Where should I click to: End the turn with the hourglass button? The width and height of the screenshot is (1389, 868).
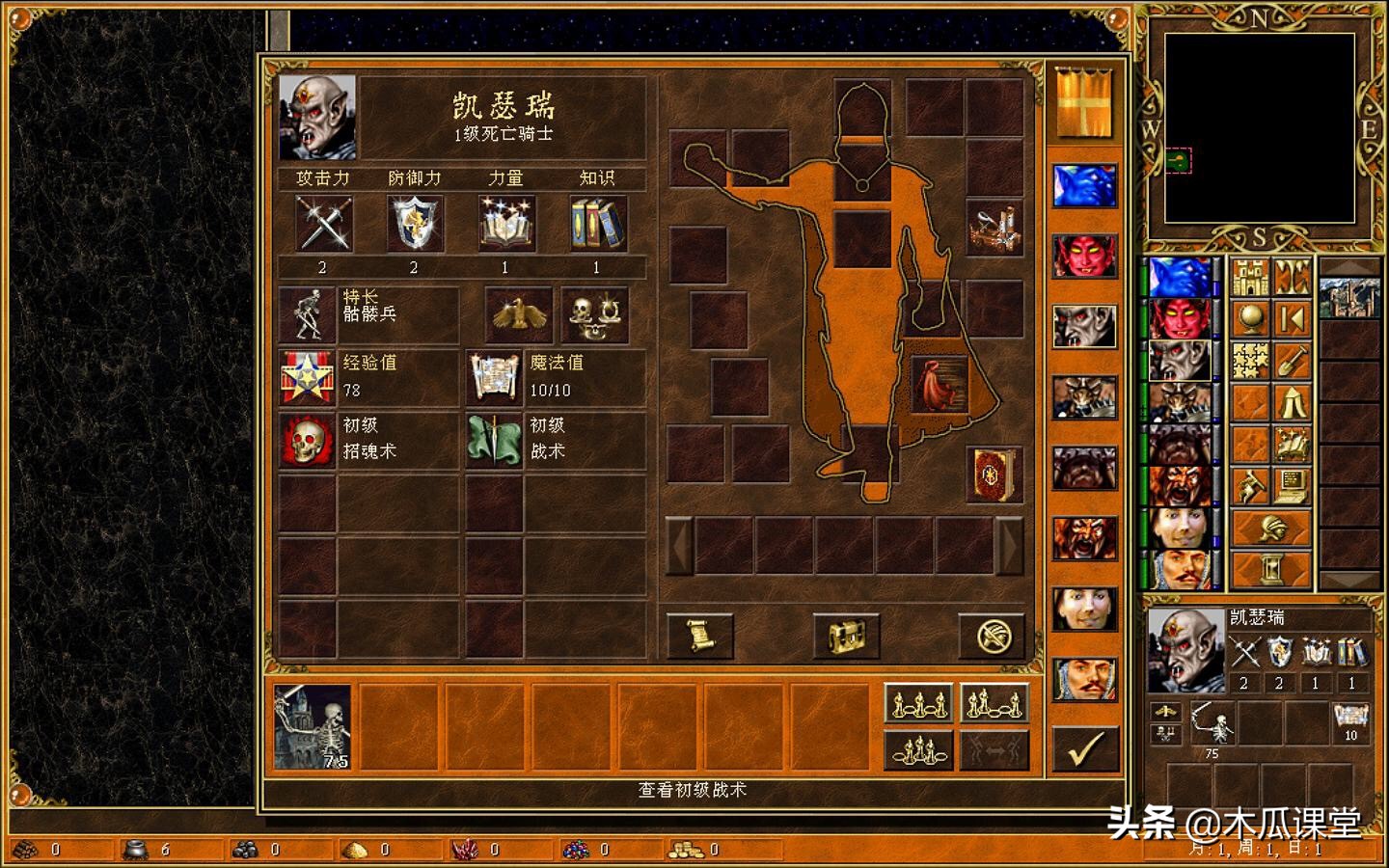click(x=1271, y=569)
